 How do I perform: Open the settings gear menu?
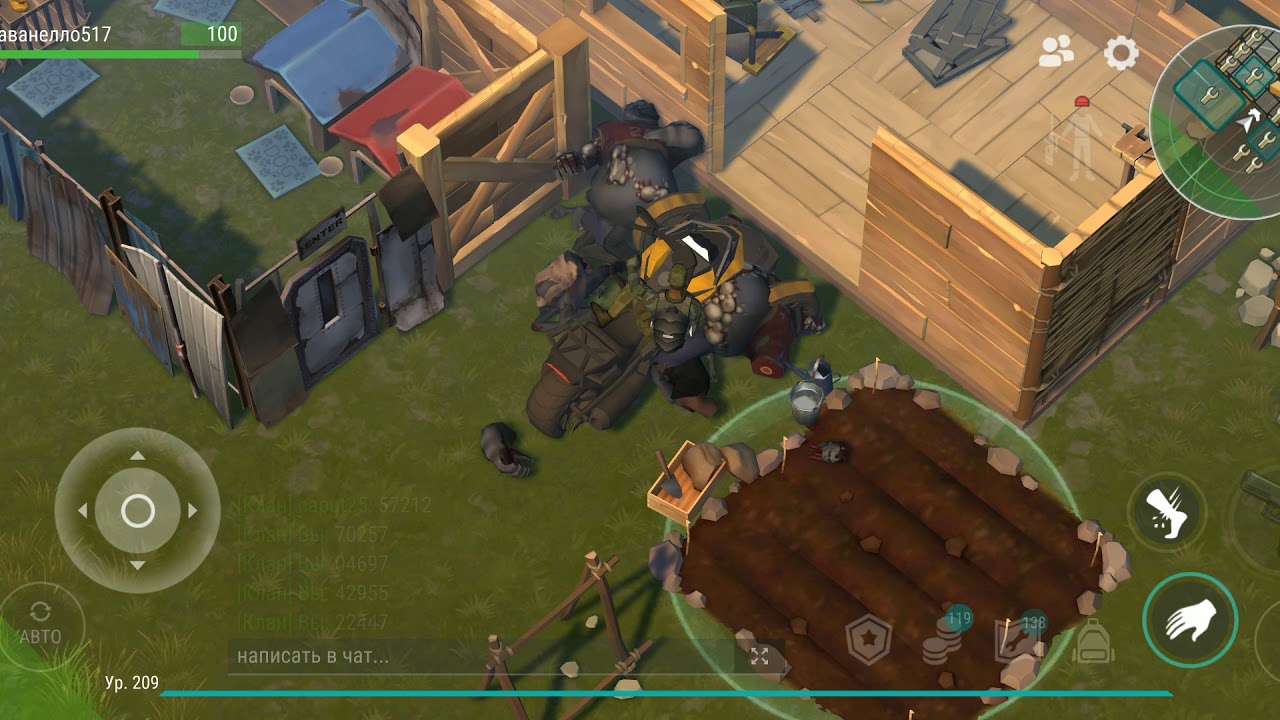tap(1121, 53)
